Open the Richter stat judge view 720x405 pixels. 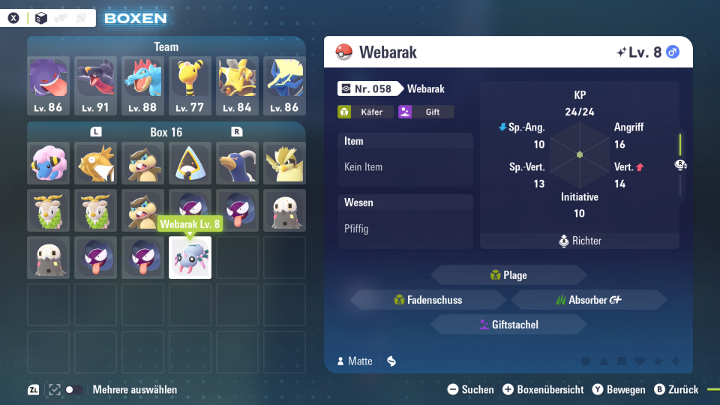580,241
